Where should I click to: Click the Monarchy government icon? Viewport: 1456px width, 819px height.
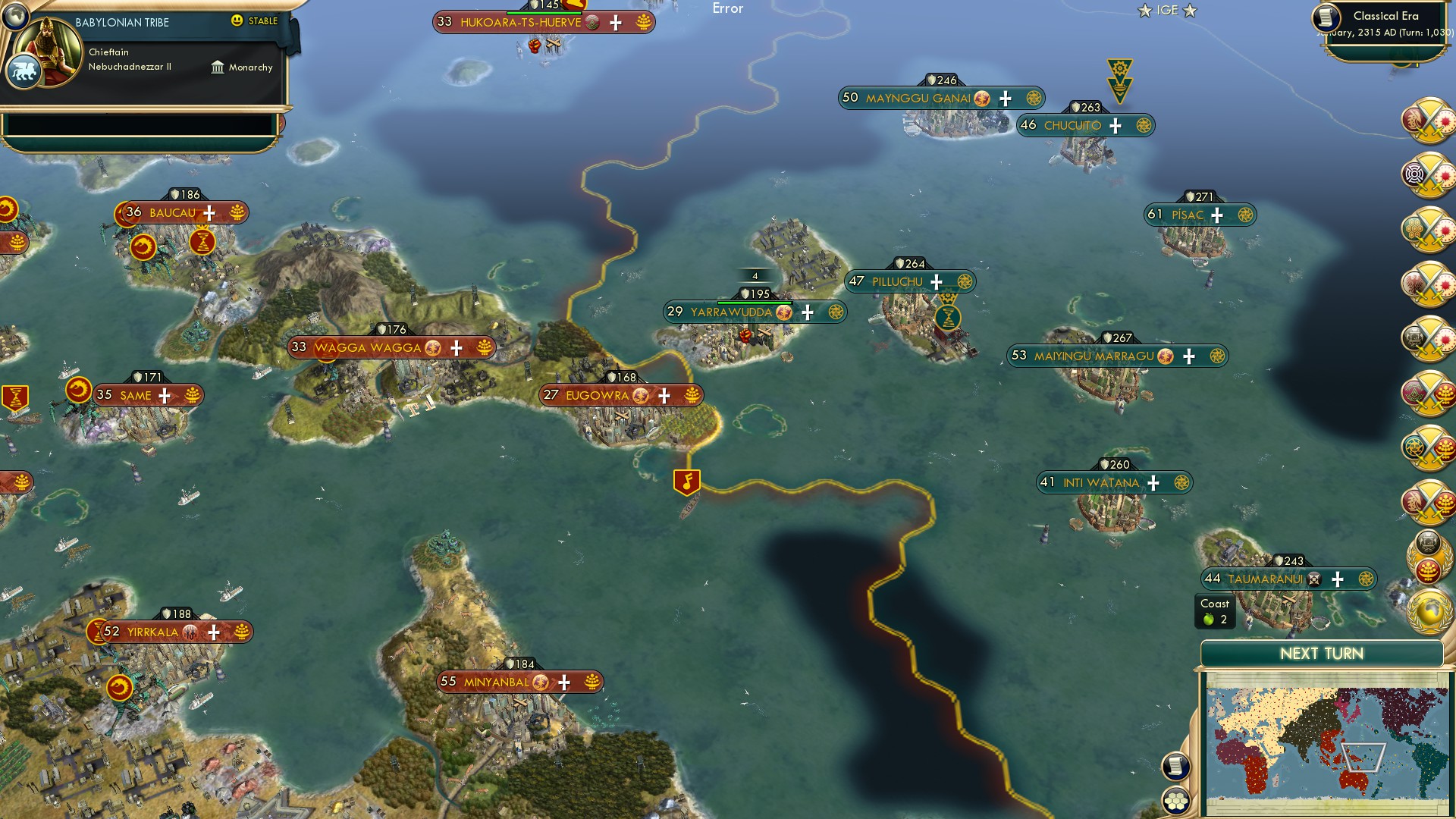click(x=218, y=67)
